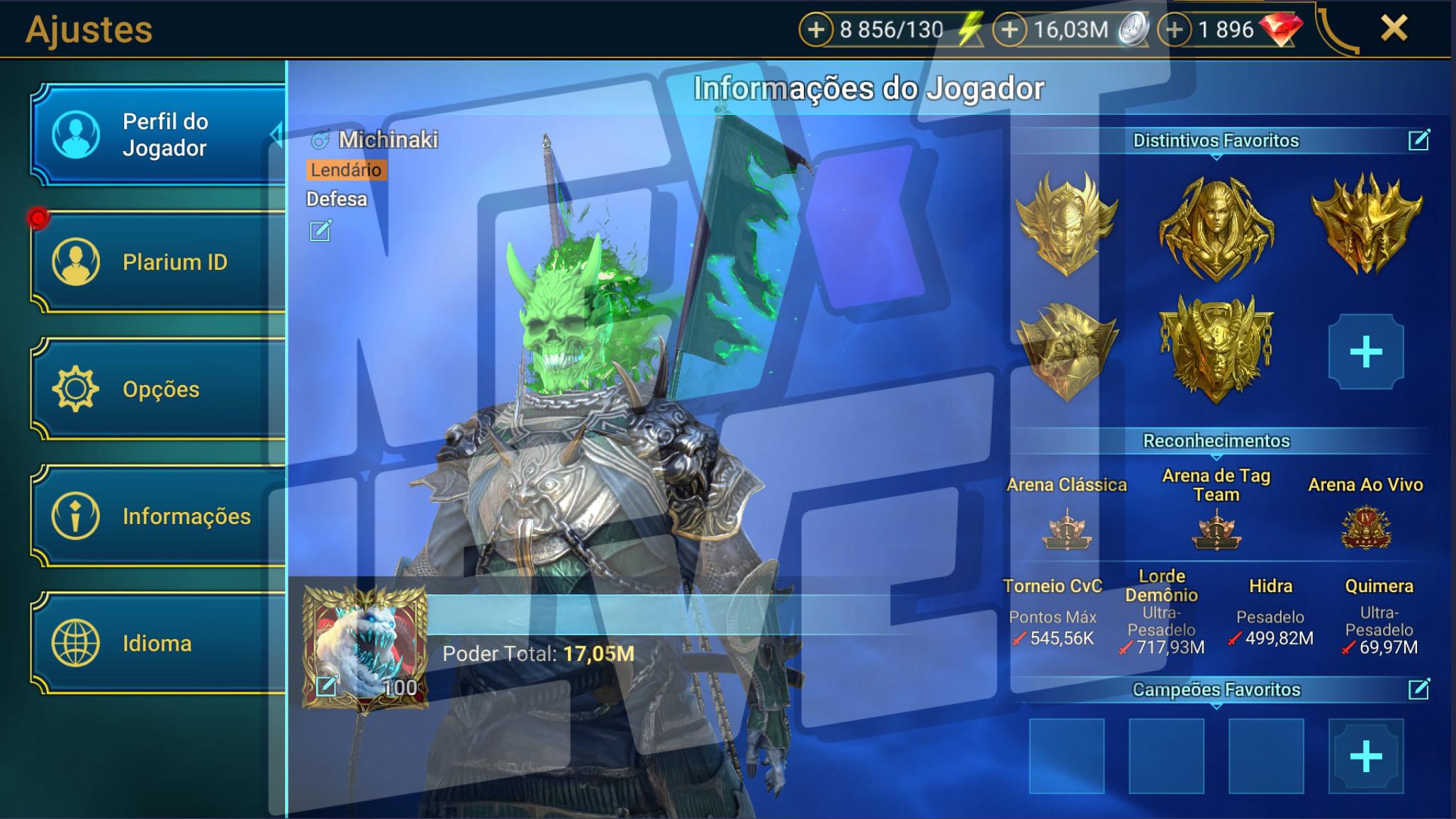This screenshot has height=819, width=1456.
Task: Add more energy with the plus button
Action: [816, 30]
